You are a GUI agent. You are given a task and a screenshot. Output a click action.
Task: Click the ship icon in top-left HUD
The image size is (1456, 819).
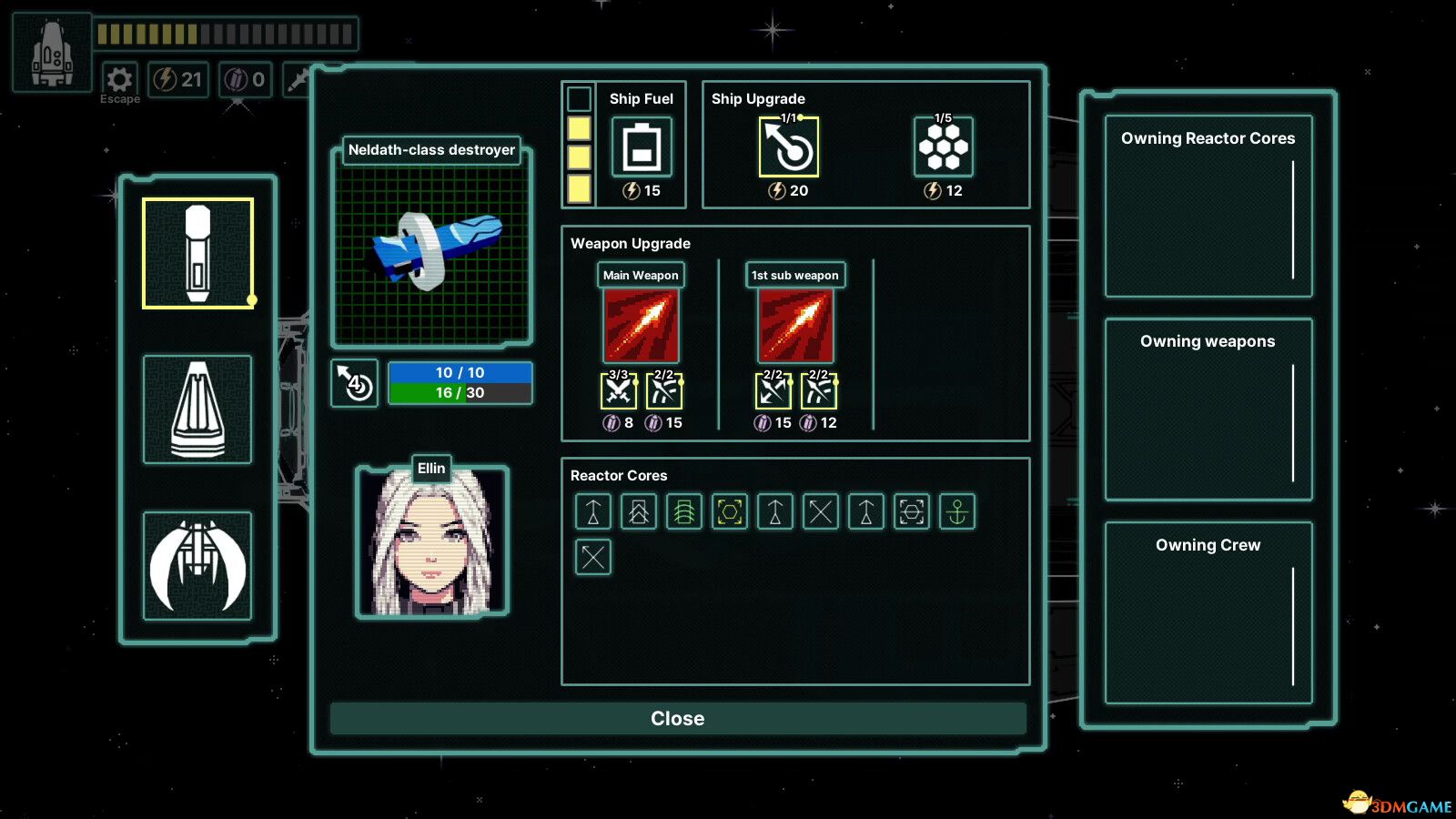[52, 53]
